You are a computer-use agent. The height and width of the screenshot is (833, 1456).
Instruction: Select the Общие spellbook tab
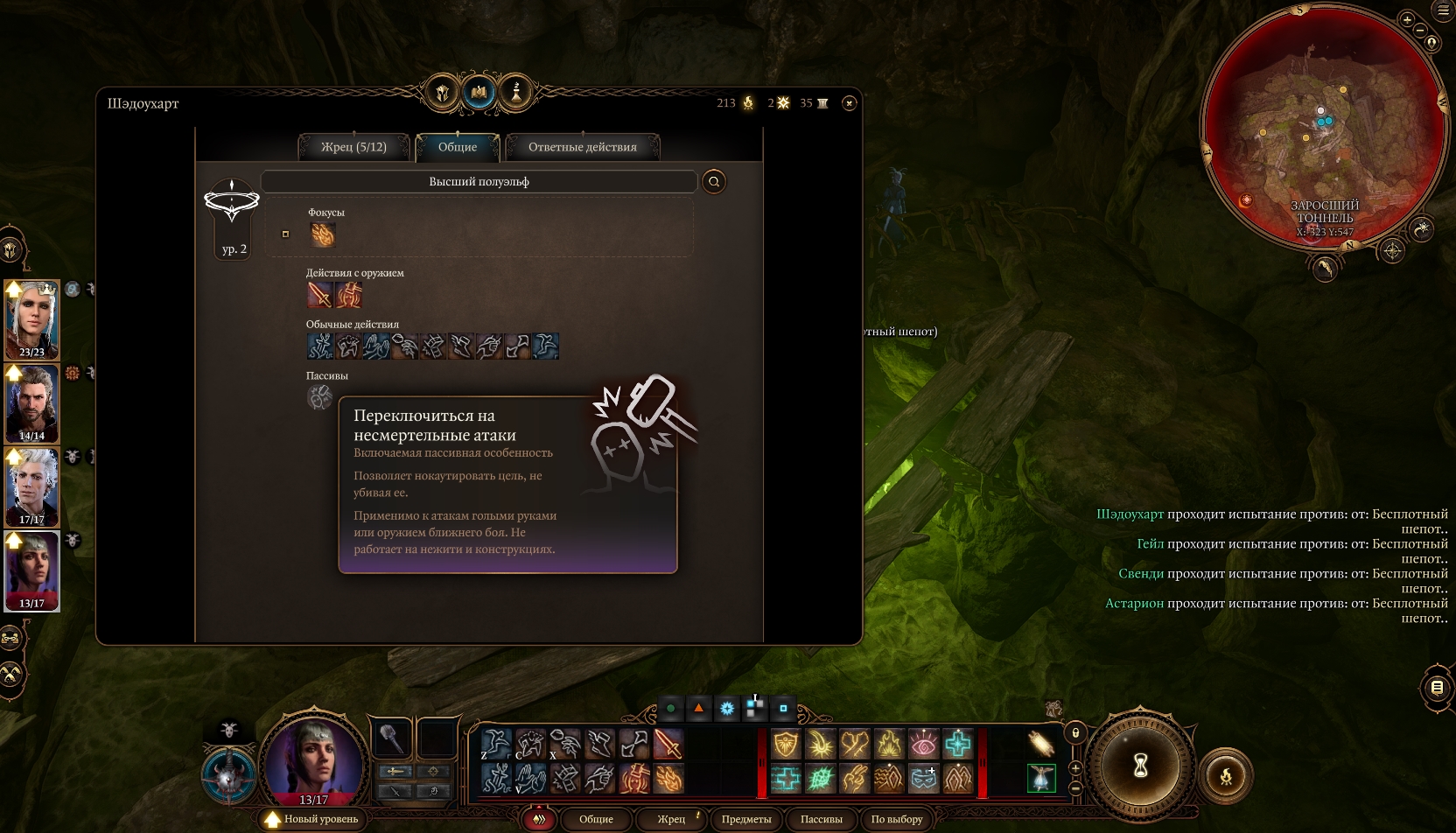click(458, 147)
